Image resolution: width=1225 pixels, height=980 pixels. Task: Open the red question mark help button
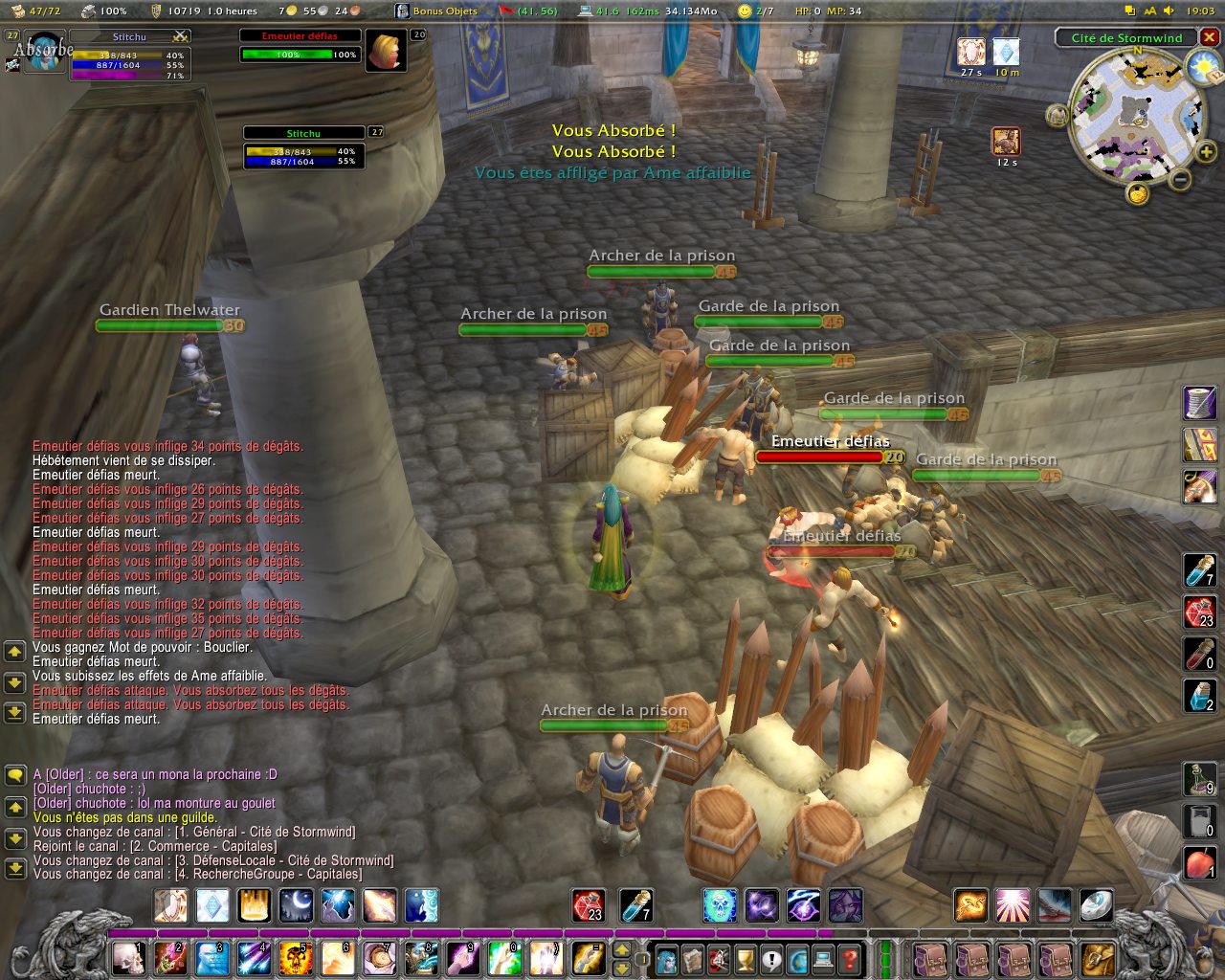pos(849,958)
